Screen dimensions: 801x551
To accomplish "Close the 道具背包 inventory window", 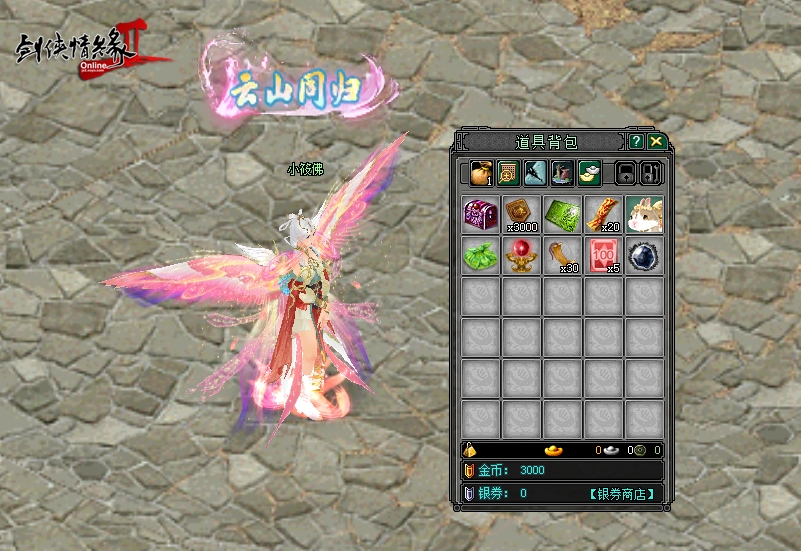I will (655, 142).
